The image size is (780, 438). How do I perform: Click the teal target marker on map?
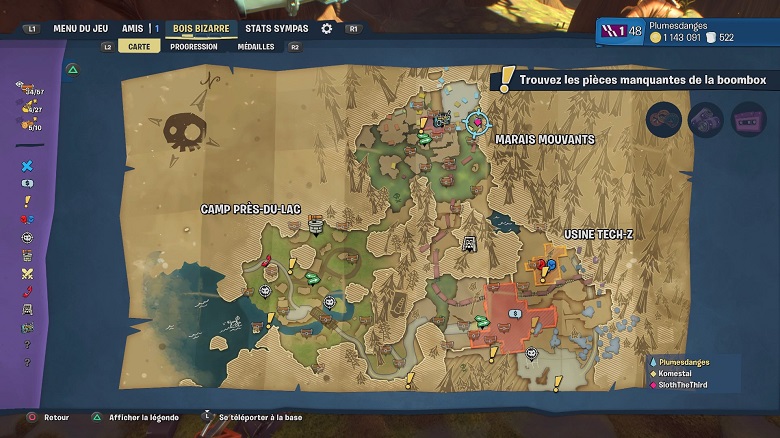pyautogui.click(x=478, y=122)
